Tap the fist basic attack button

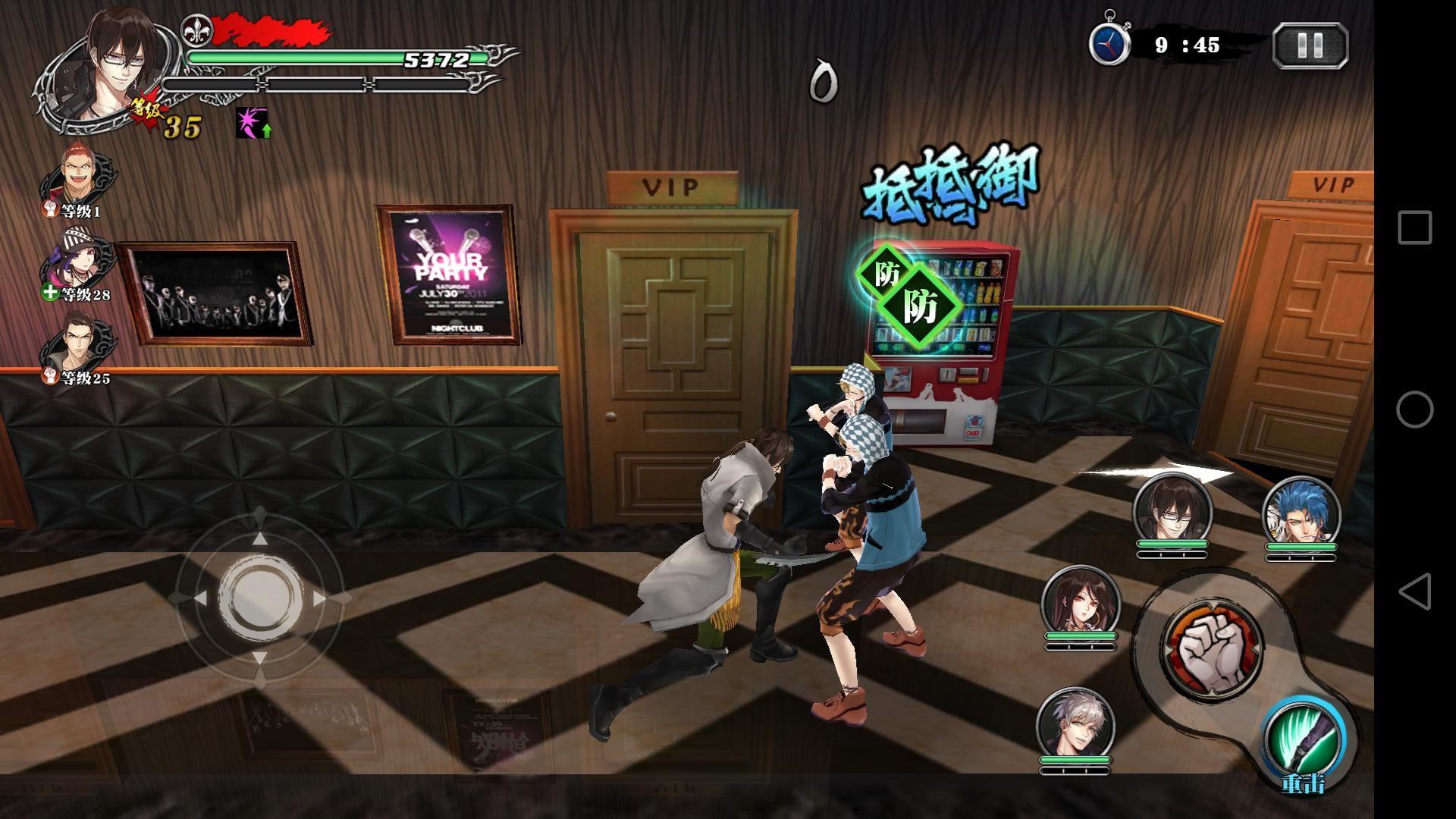coord(1212,647)
